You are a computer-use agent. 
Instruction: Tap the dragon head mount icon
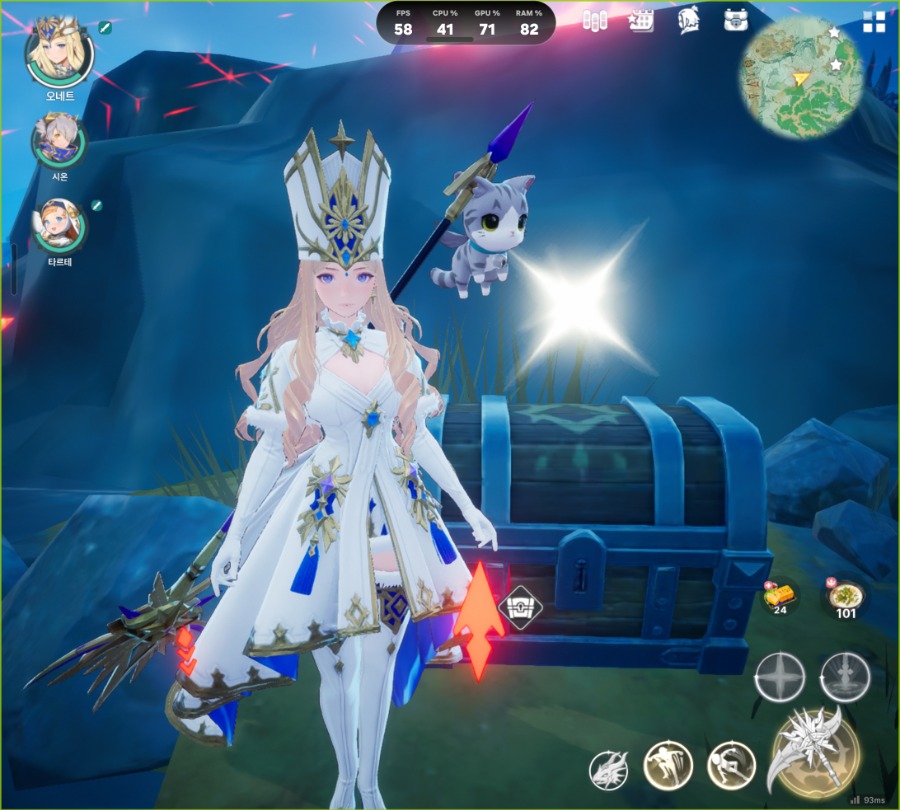(x=608, y=768)
